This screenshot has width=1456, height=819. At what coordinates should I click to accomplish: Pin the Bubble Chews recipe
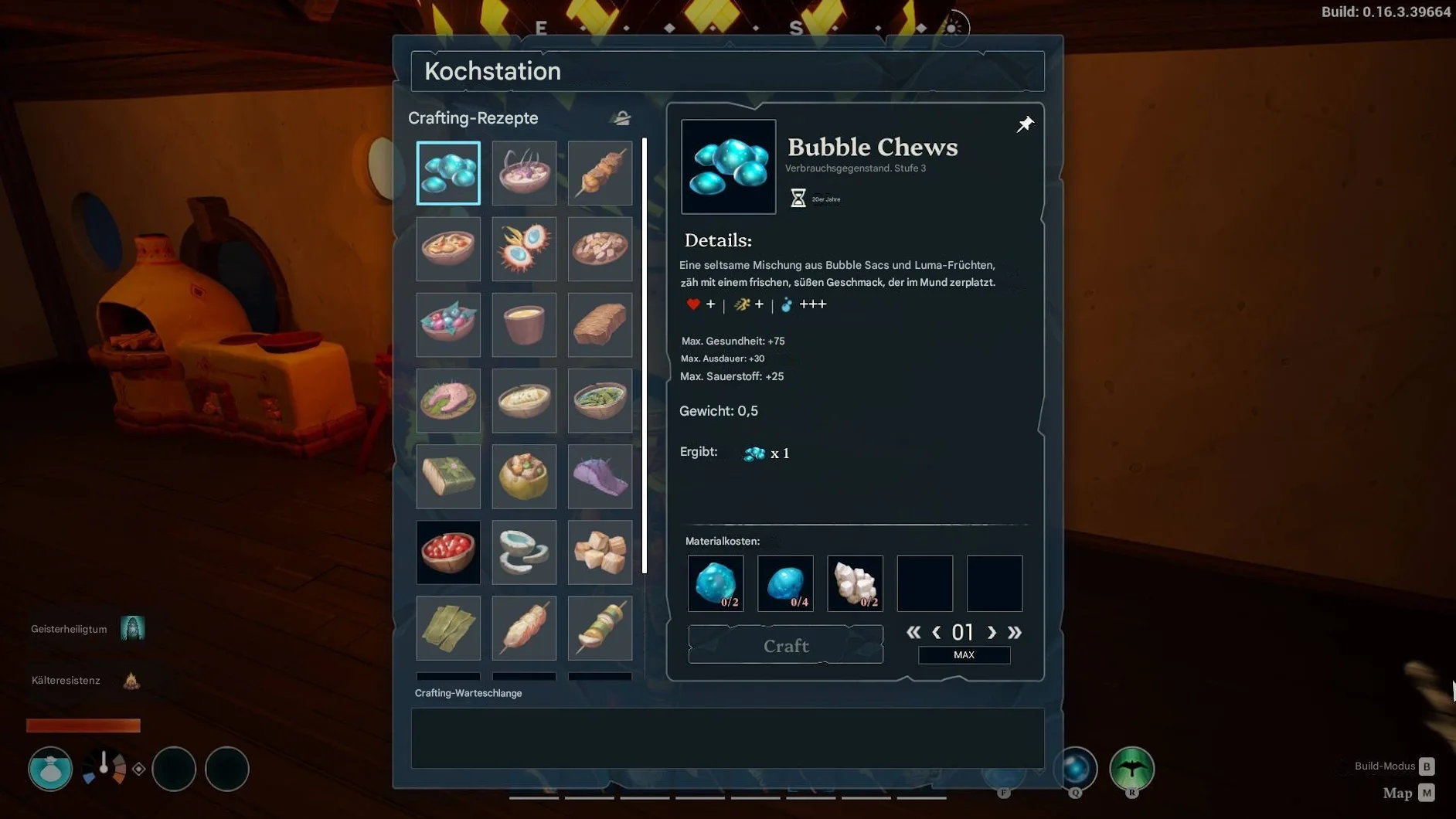1025,124
